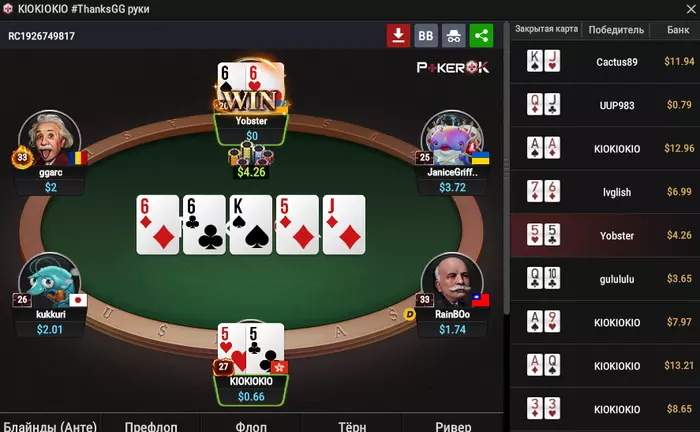Switch to the Блайнды (Анте) stage

(50, 424)
